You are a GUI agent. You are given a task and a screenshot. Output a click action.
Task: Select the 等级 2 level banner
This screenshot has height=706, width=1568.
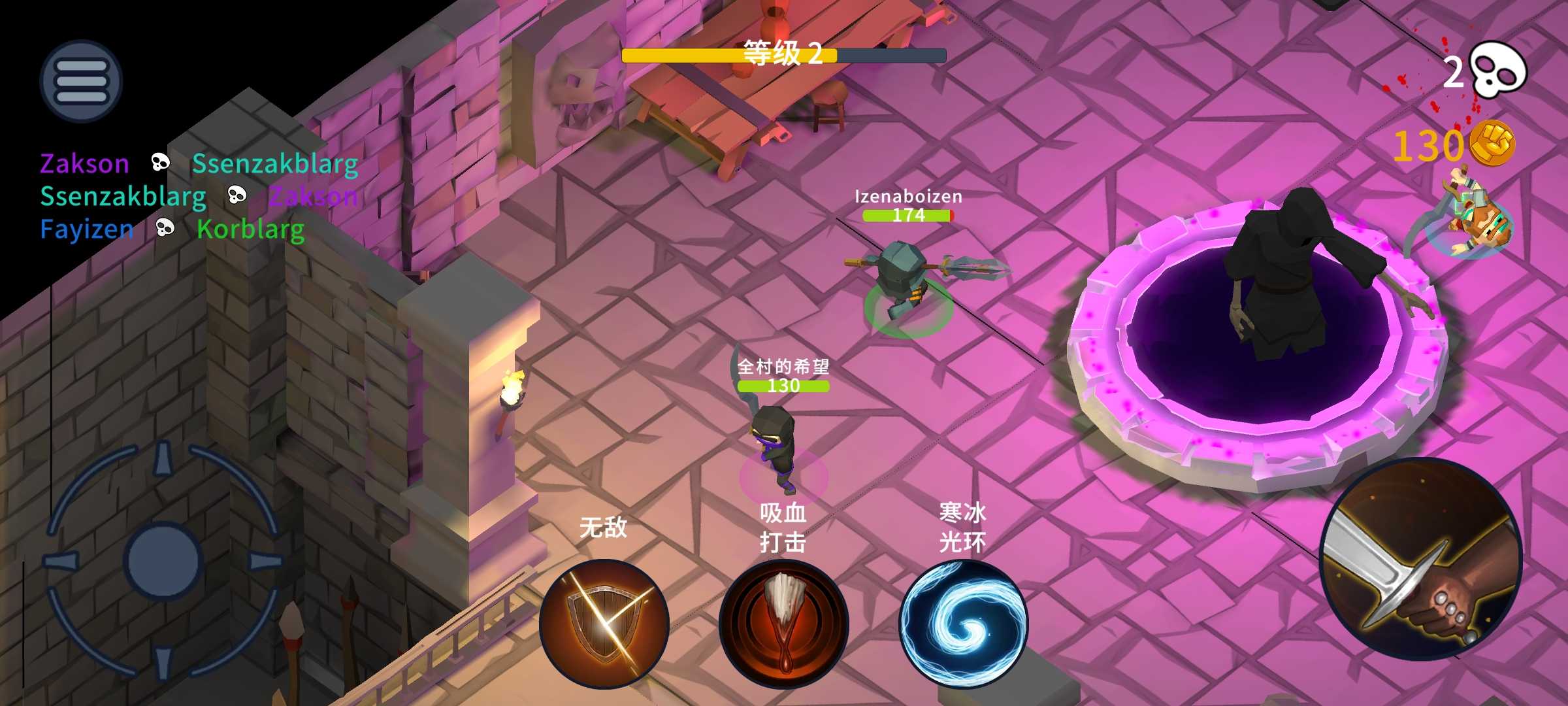coord(784,56)
